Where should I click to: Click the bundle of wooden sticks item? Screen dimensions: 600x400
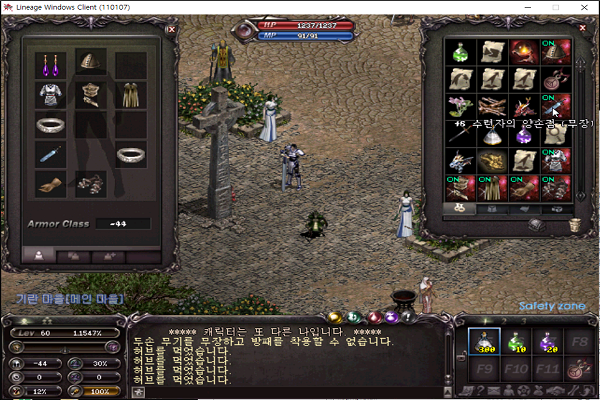tap(490, 106)
